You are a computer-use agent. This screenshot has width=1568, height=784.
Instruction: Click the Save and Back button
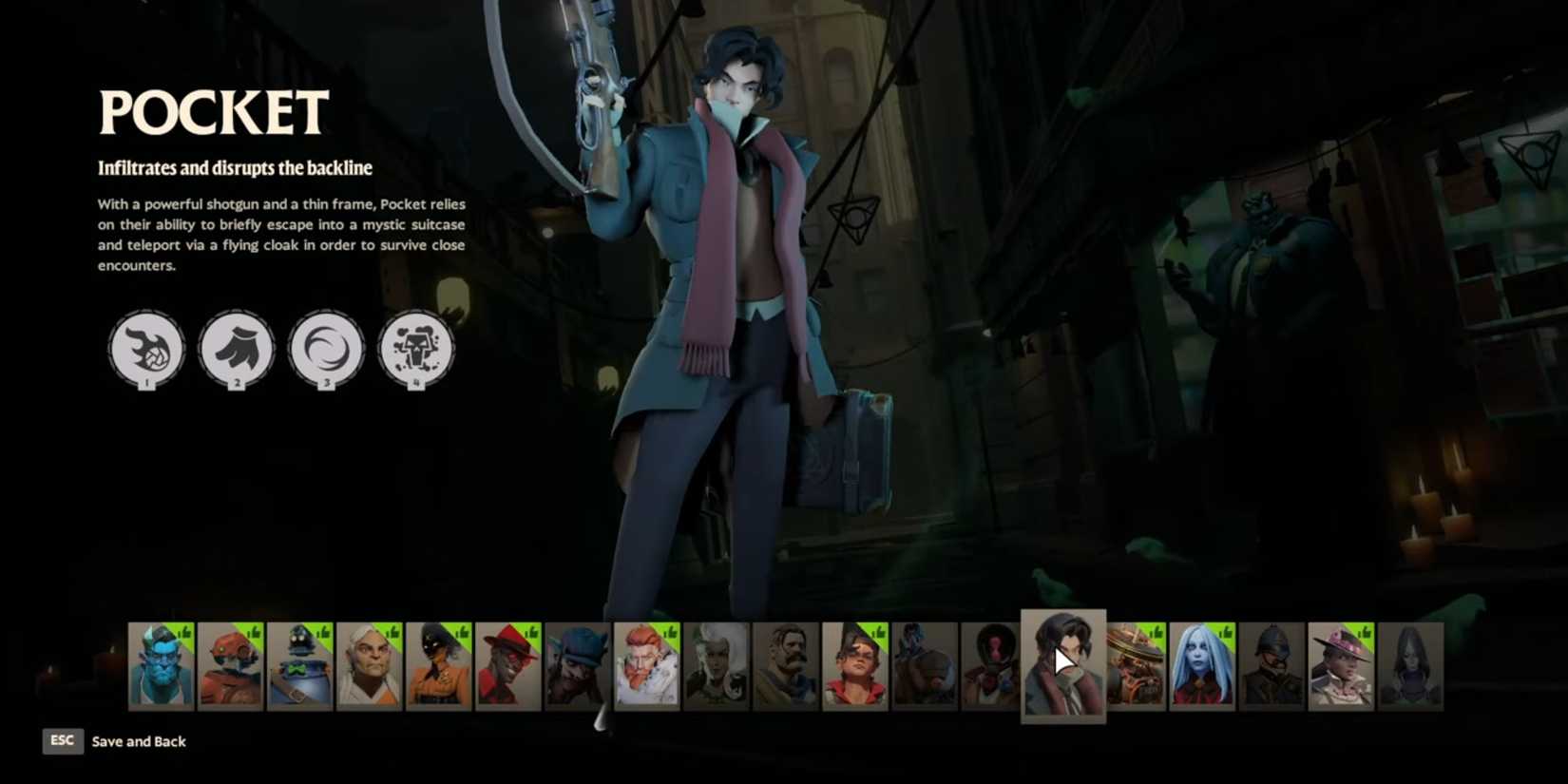pos(138,741)
